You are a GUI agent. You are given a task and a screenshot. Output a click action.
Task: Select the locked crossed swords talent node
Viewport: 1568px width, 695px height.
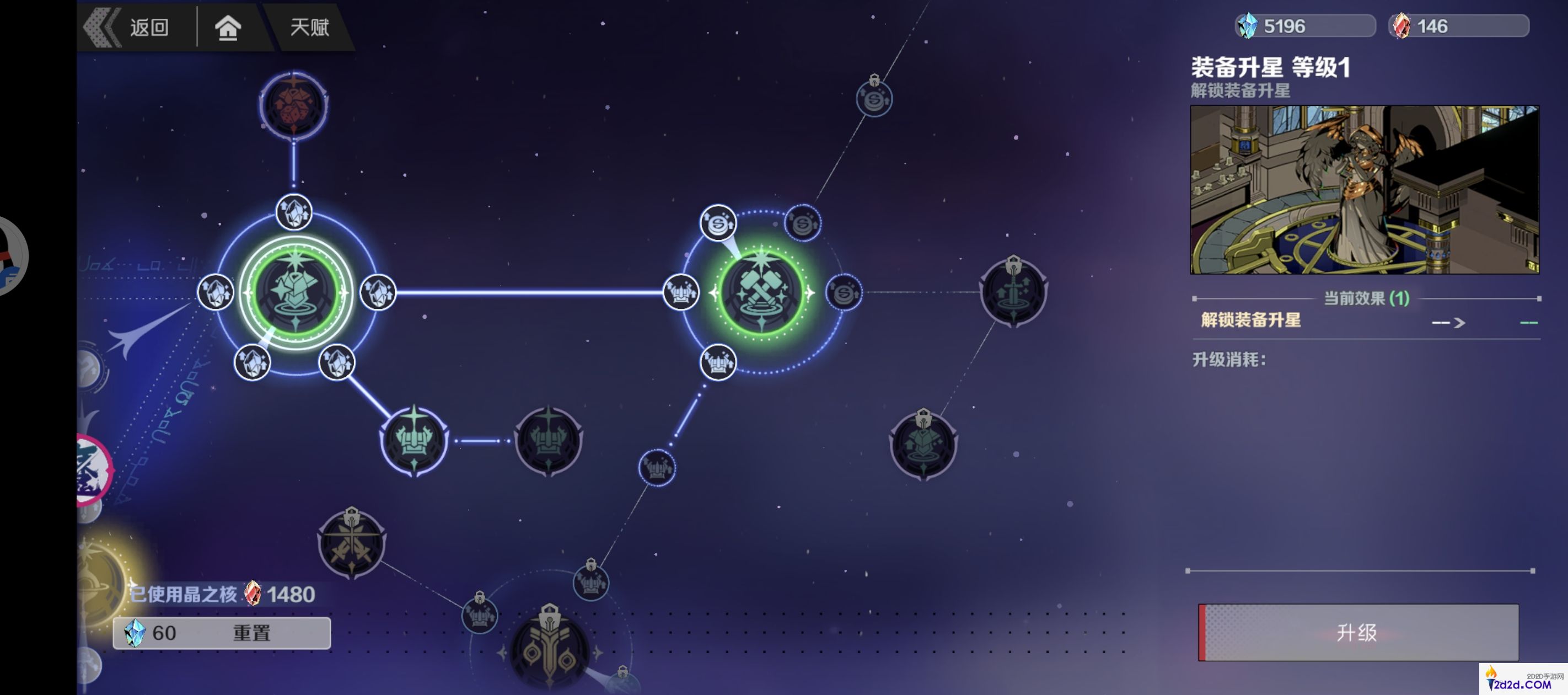pos(352,543)
